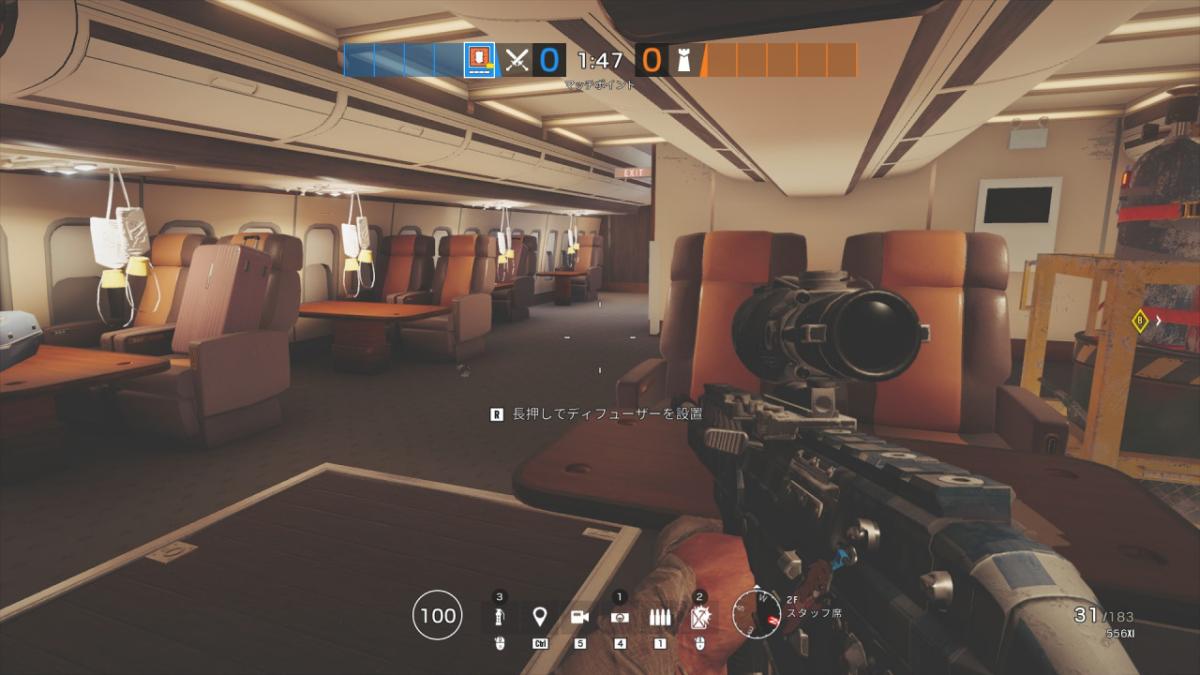Select the drone gadget icon
This screenshot has height=675, width=1200.
(619, 618)
